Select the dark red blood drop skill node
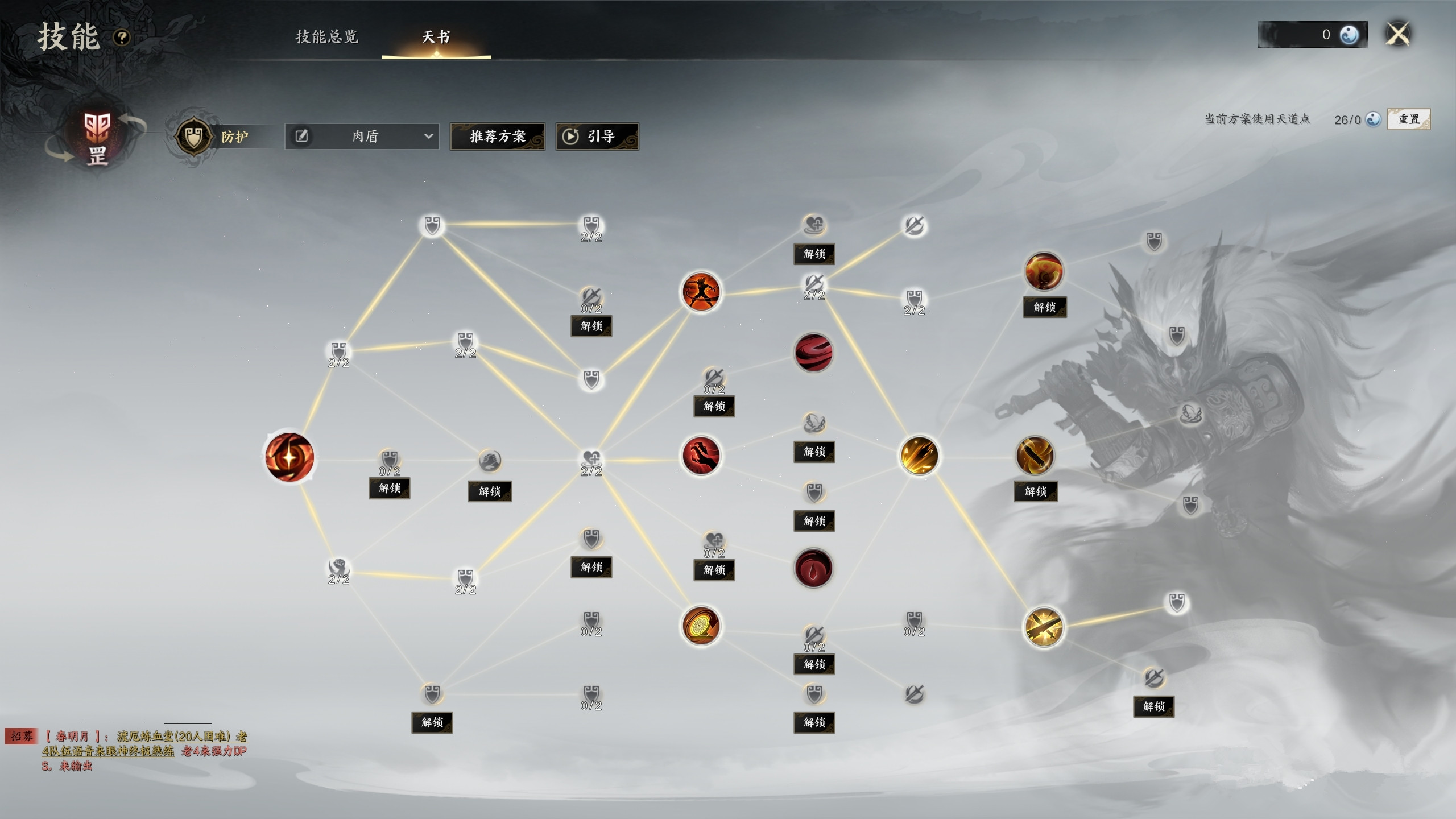 pyautogui.click(x=813, y=568)
